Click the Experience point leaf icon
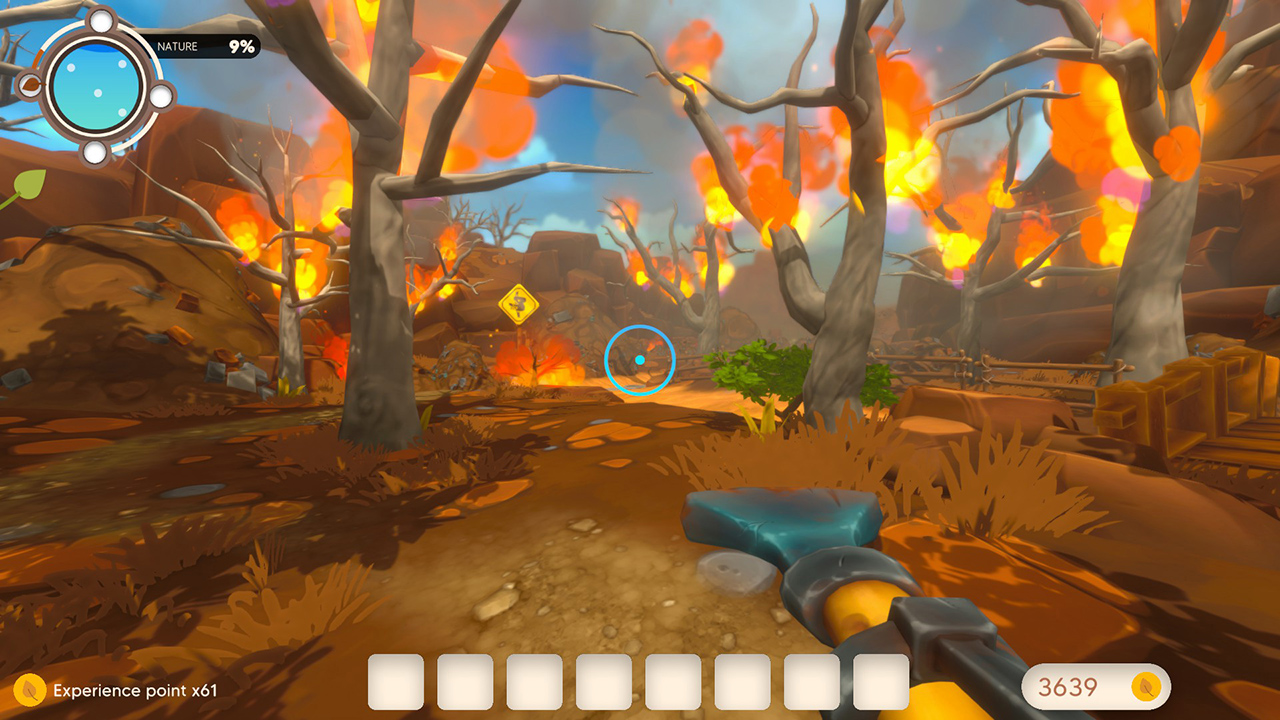The image size is (1280, 720). coord(30,690)
